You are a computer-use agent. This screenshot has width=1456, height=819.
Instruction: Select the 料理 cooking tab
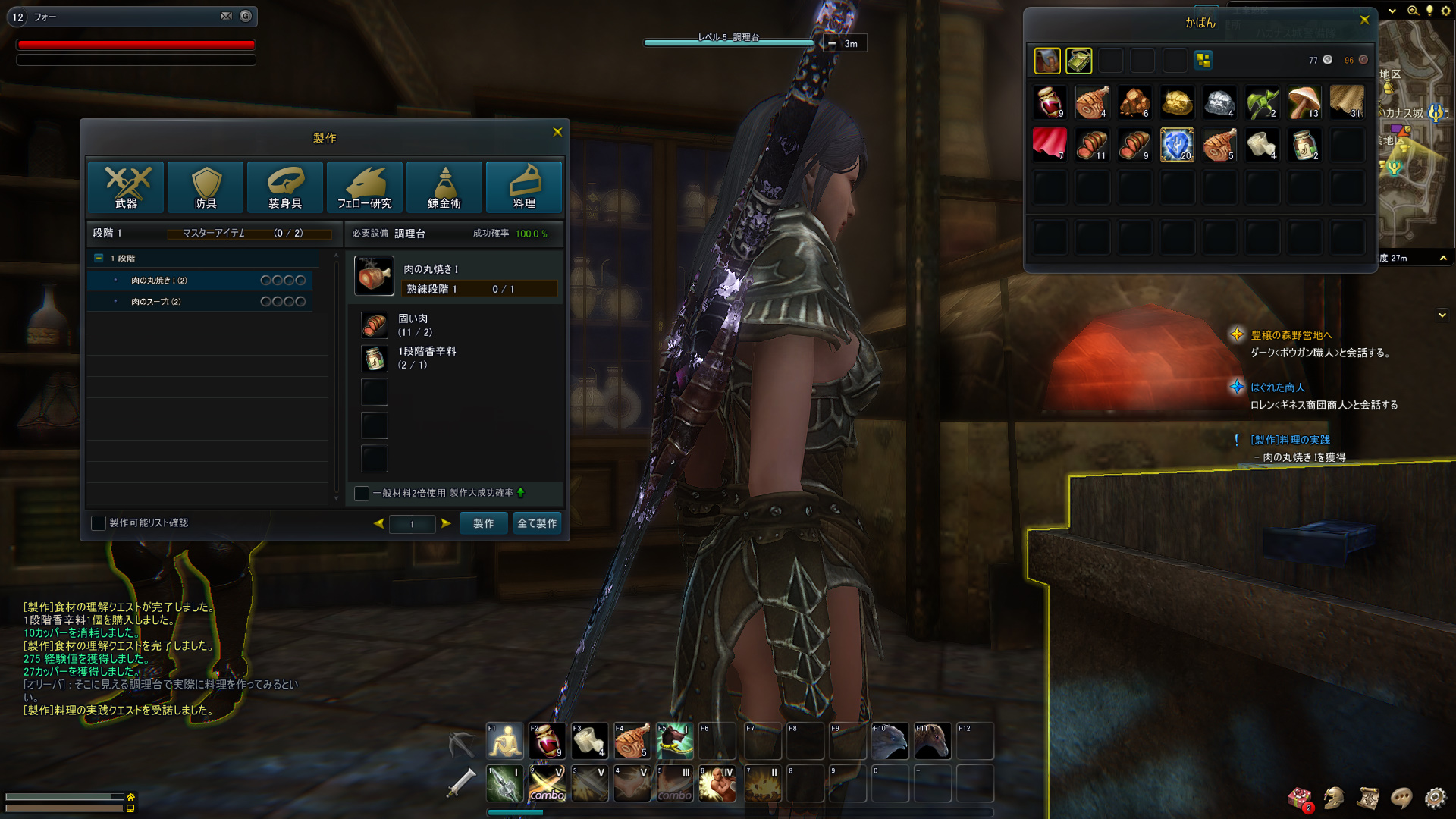[x=524, y=187]
